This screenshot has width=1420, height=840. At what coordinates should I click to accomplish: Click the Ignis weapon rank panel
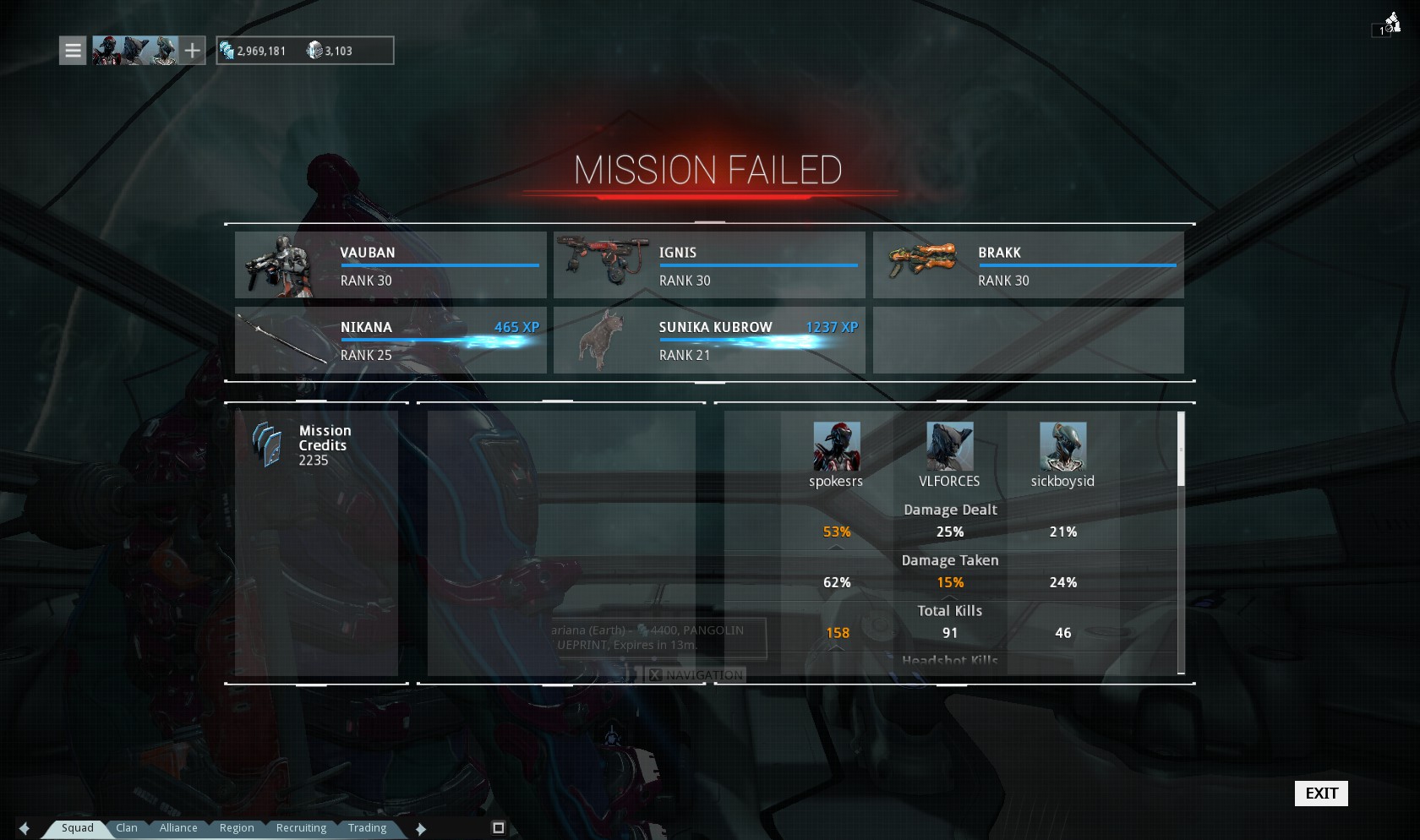click(709, 265)
